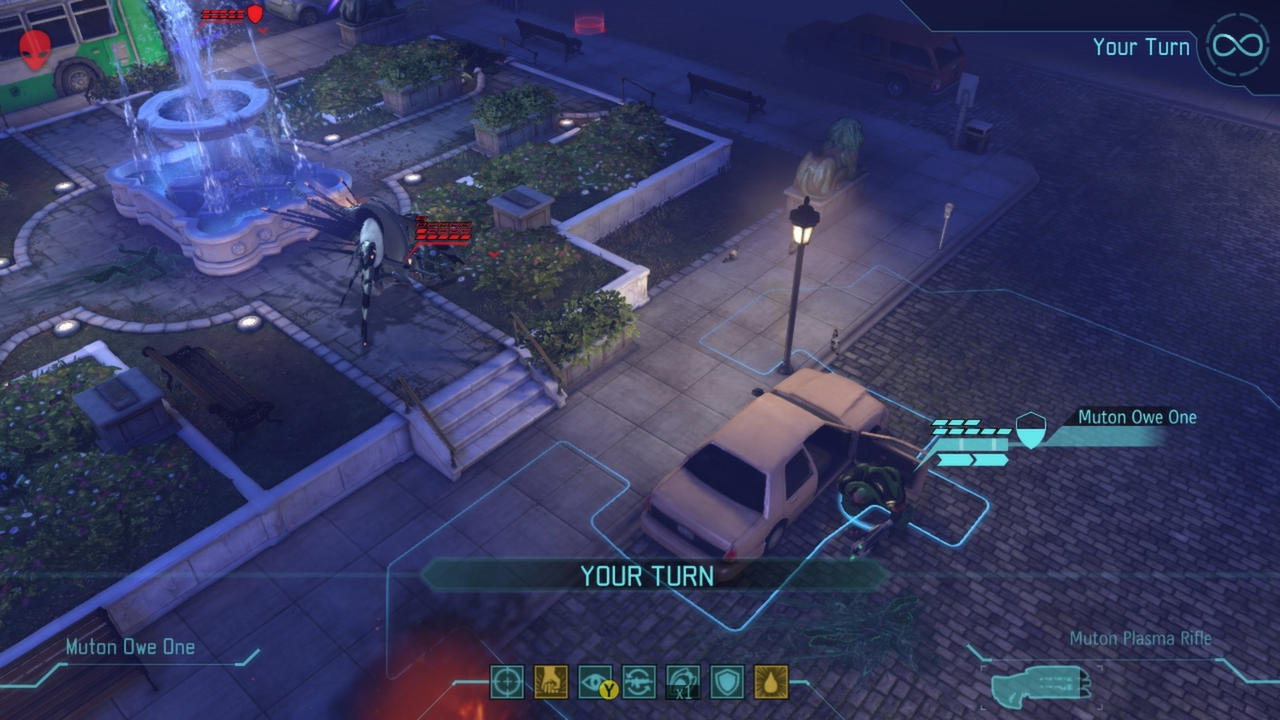Click the infinity moves symbol
Viewport: 1280px width, 720px height.
(x=1237, y=44)
